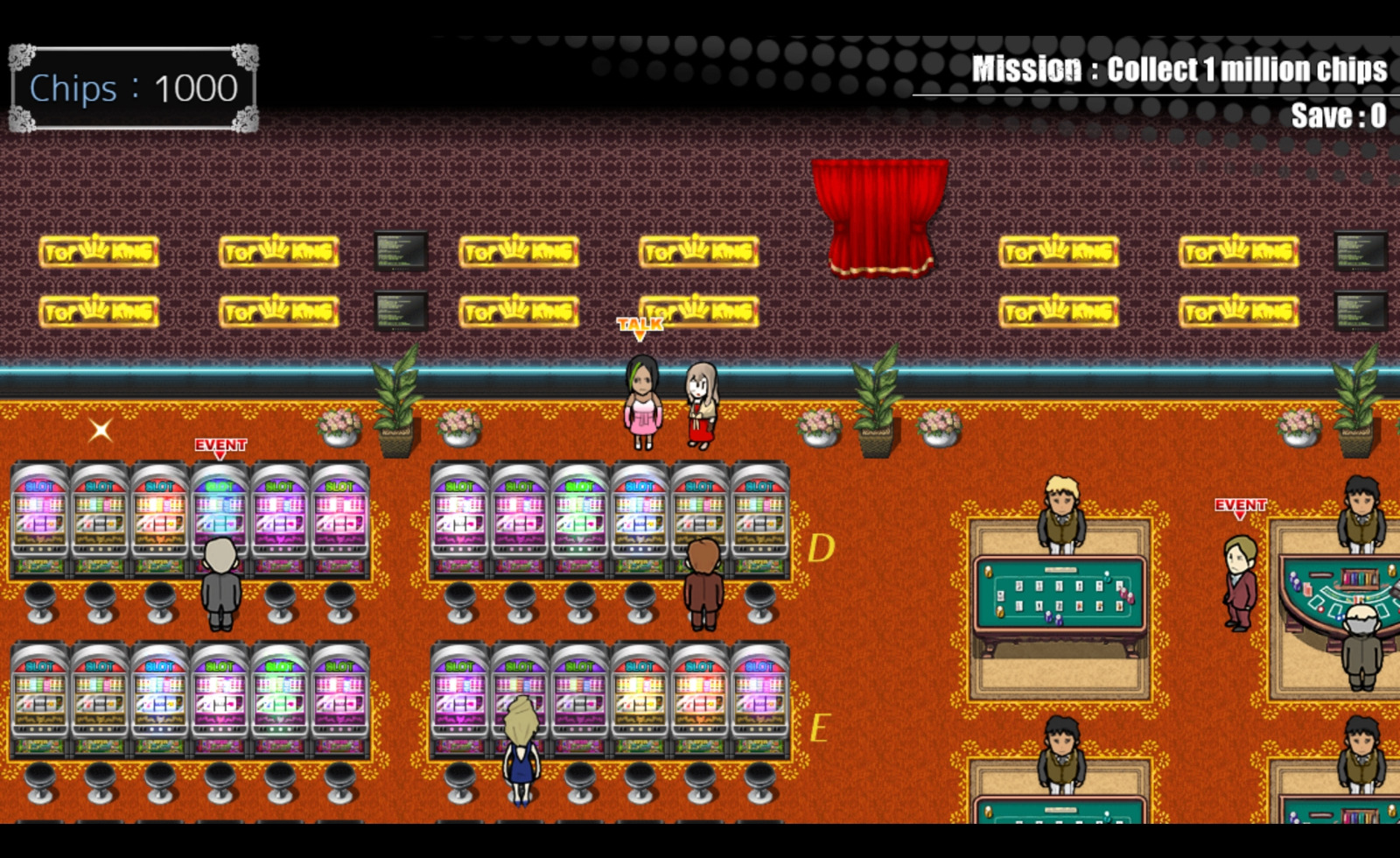Viewport: 1400px width, 858px height.
Task: Click the leftmost Top King wall sign
Action: [x=101, y=252]
